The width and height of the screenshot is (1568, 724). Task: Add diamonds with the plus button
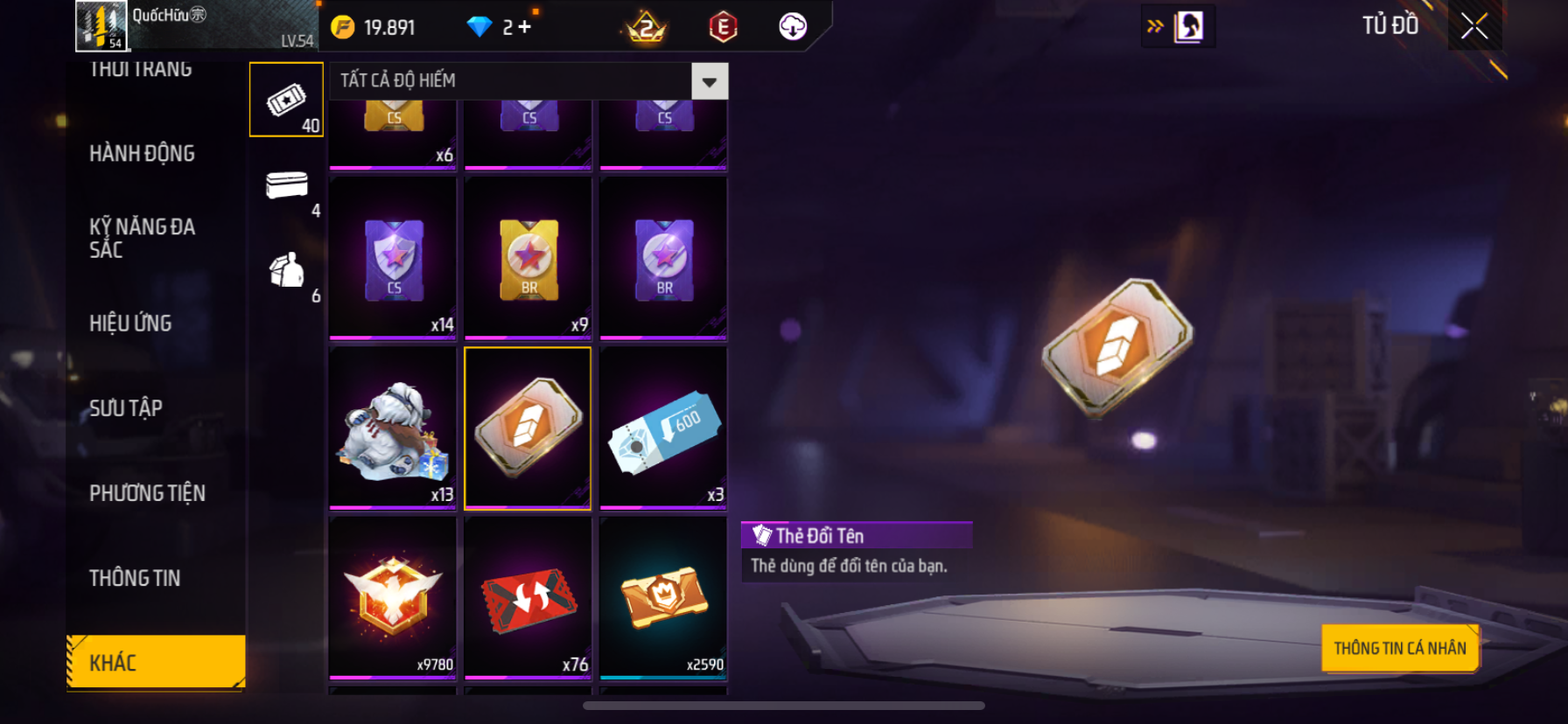pos(524,27)
